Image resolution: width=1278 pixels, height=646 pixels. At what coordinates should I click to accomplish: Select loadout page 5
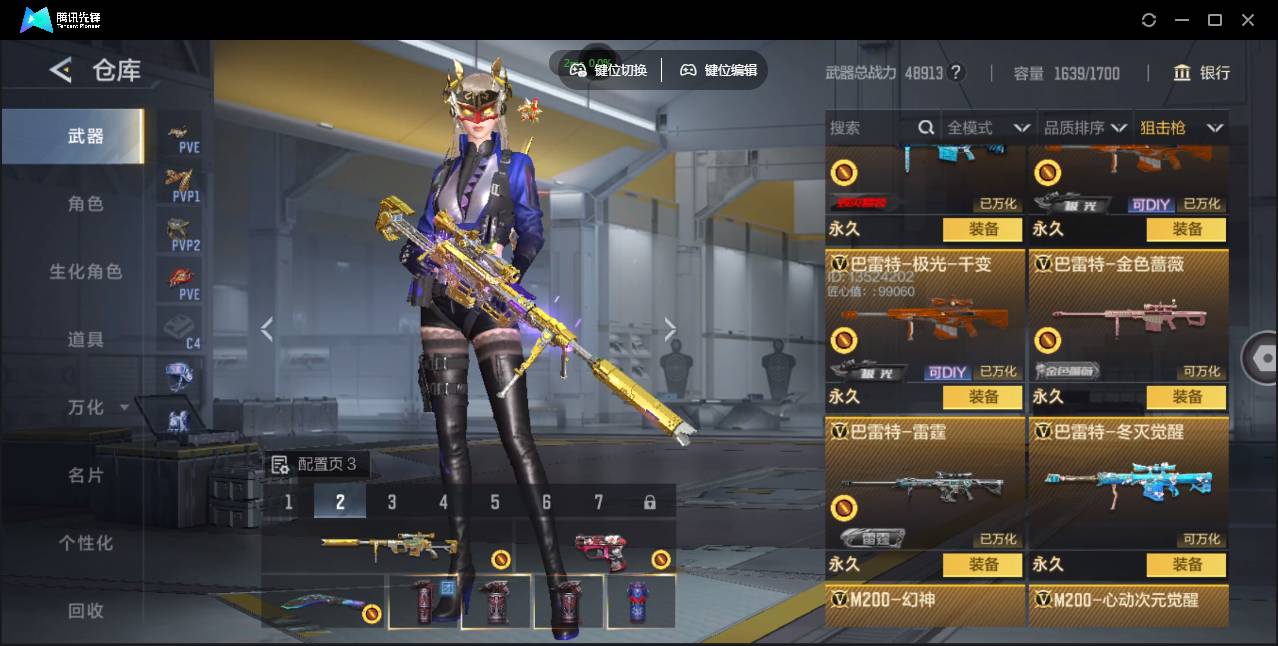pos(495,502)
